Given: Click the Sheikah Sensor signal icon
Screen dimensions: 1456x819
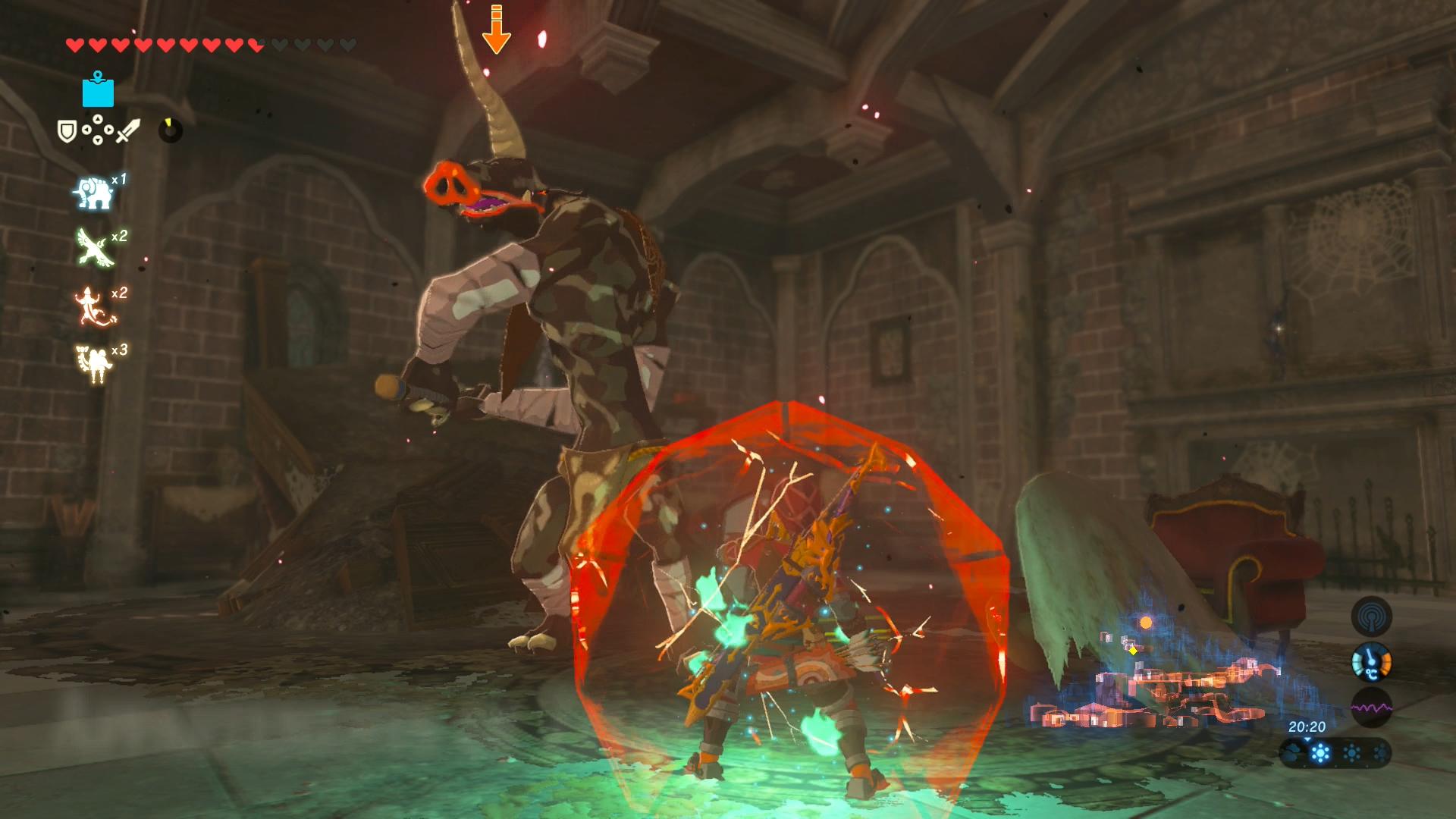Looking at the screenshot, I should pos(1371,616).
